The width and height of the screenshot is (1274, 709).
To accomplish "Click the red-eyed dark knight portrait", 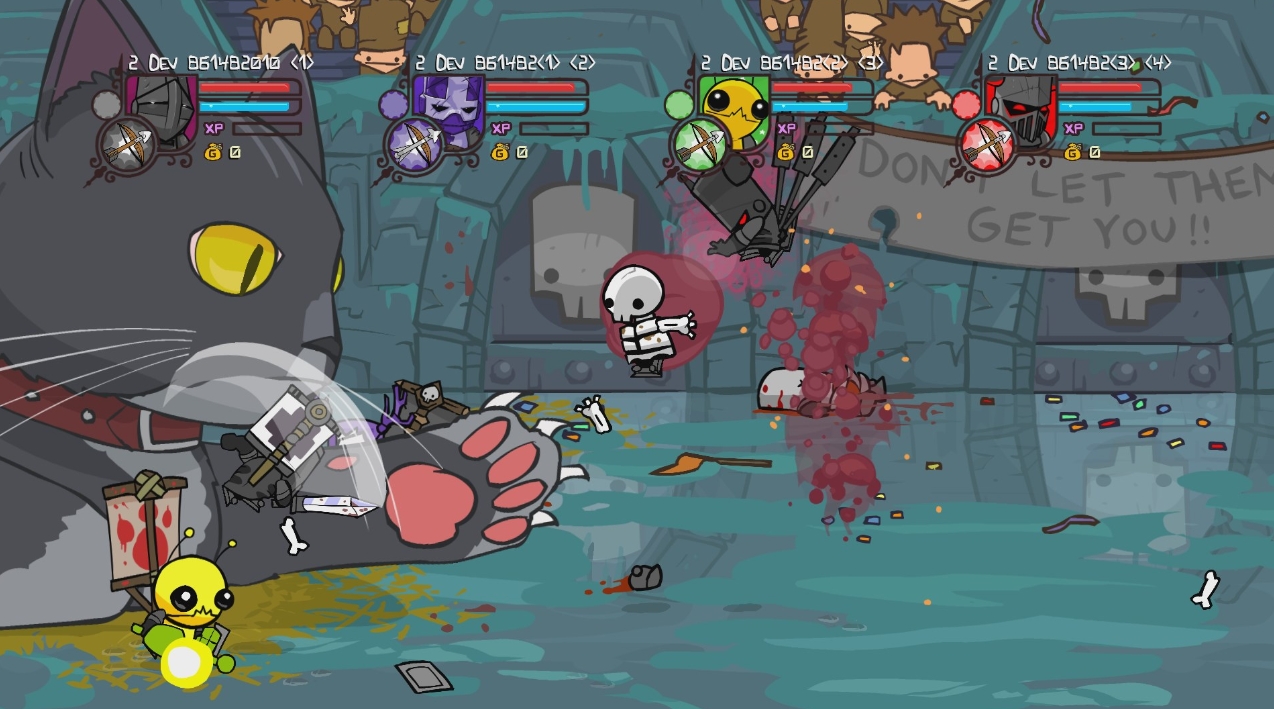I will (x=1021, y=105).
